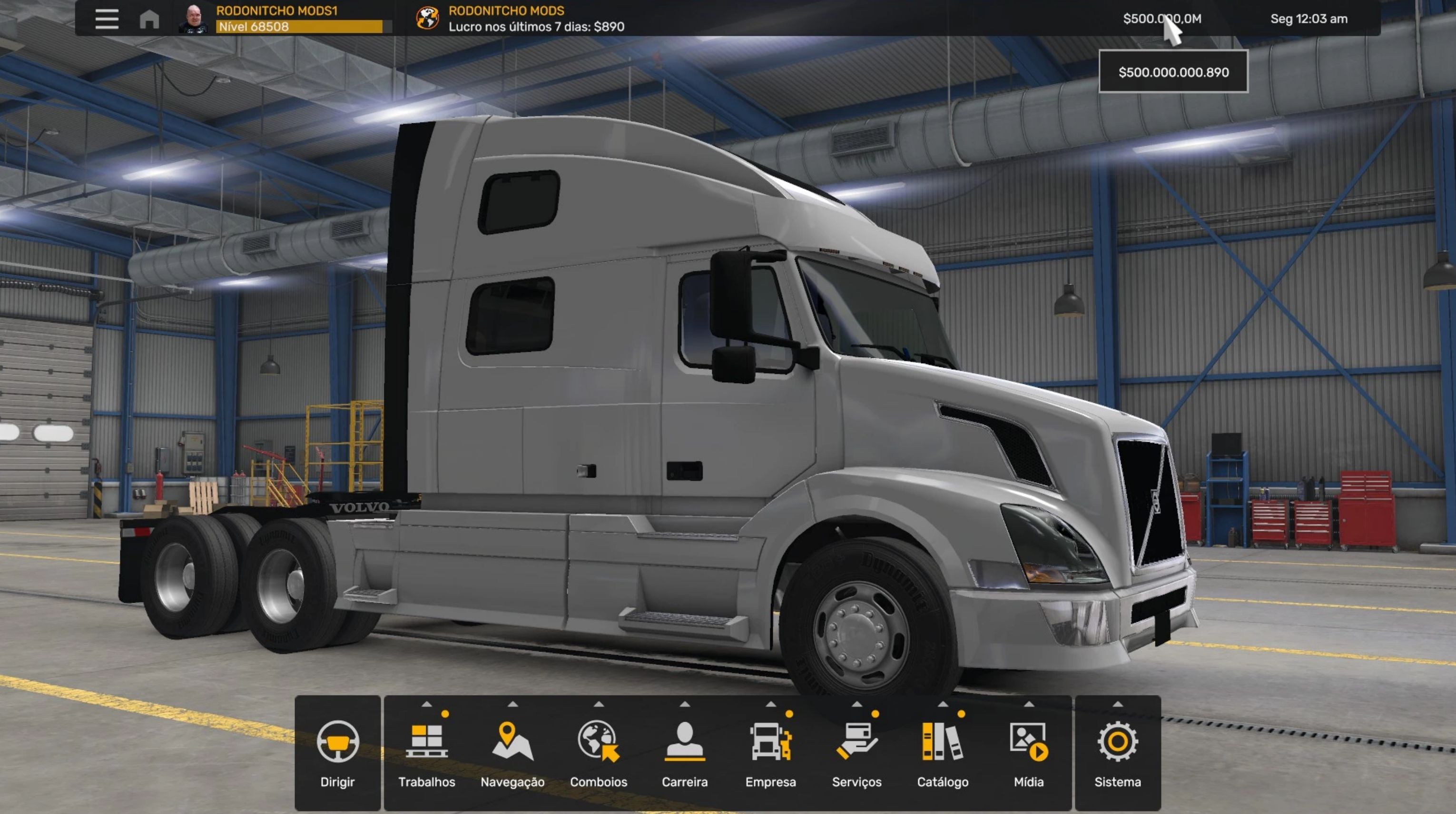Open the hamburger menu icon
This screenshot has width=1456, height=814.
tap(106, 19)
